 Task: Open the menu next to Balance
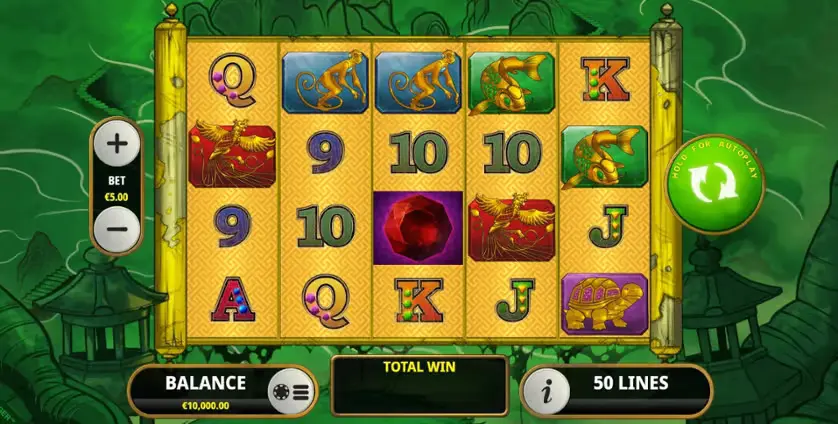tap(291, 391)
